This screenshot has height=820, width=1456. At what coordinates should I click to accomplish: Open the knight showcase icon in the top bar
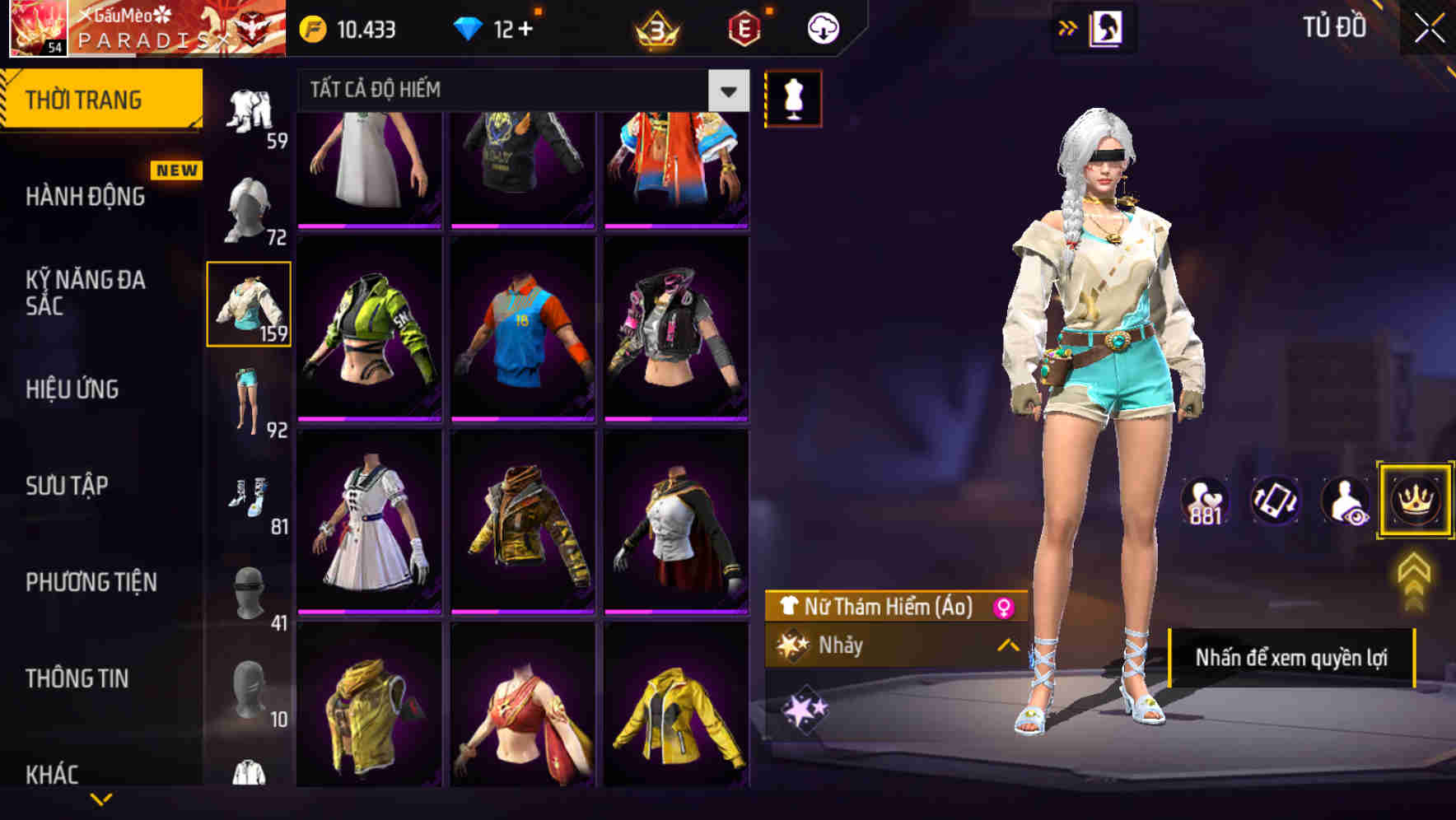[1107, 27]
